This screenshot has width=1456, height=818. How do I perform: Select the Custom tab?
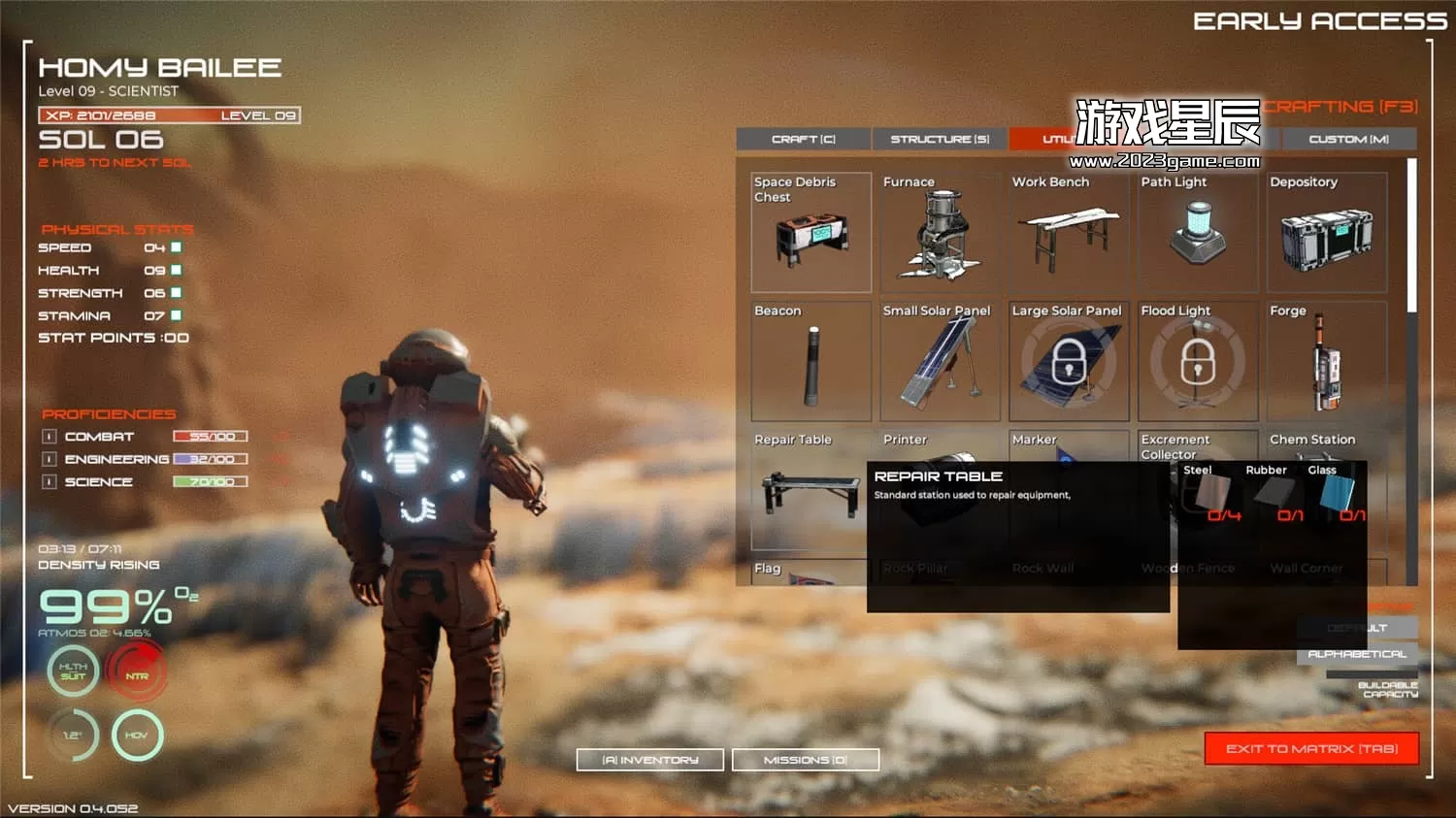click(x=1348, y=140)
